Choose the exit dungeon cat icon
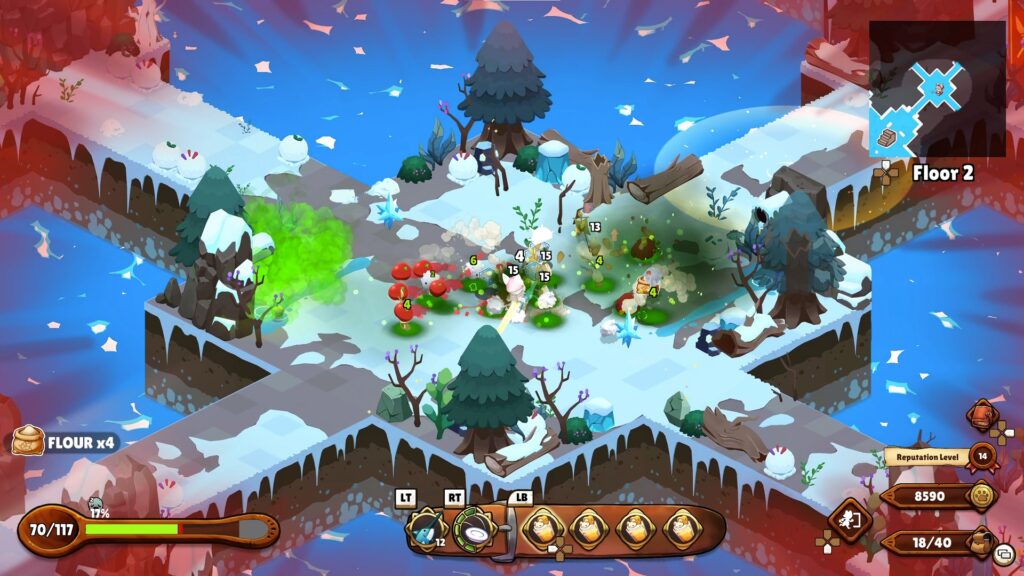Screen dimensions: 1024x576 coord(851,521)
